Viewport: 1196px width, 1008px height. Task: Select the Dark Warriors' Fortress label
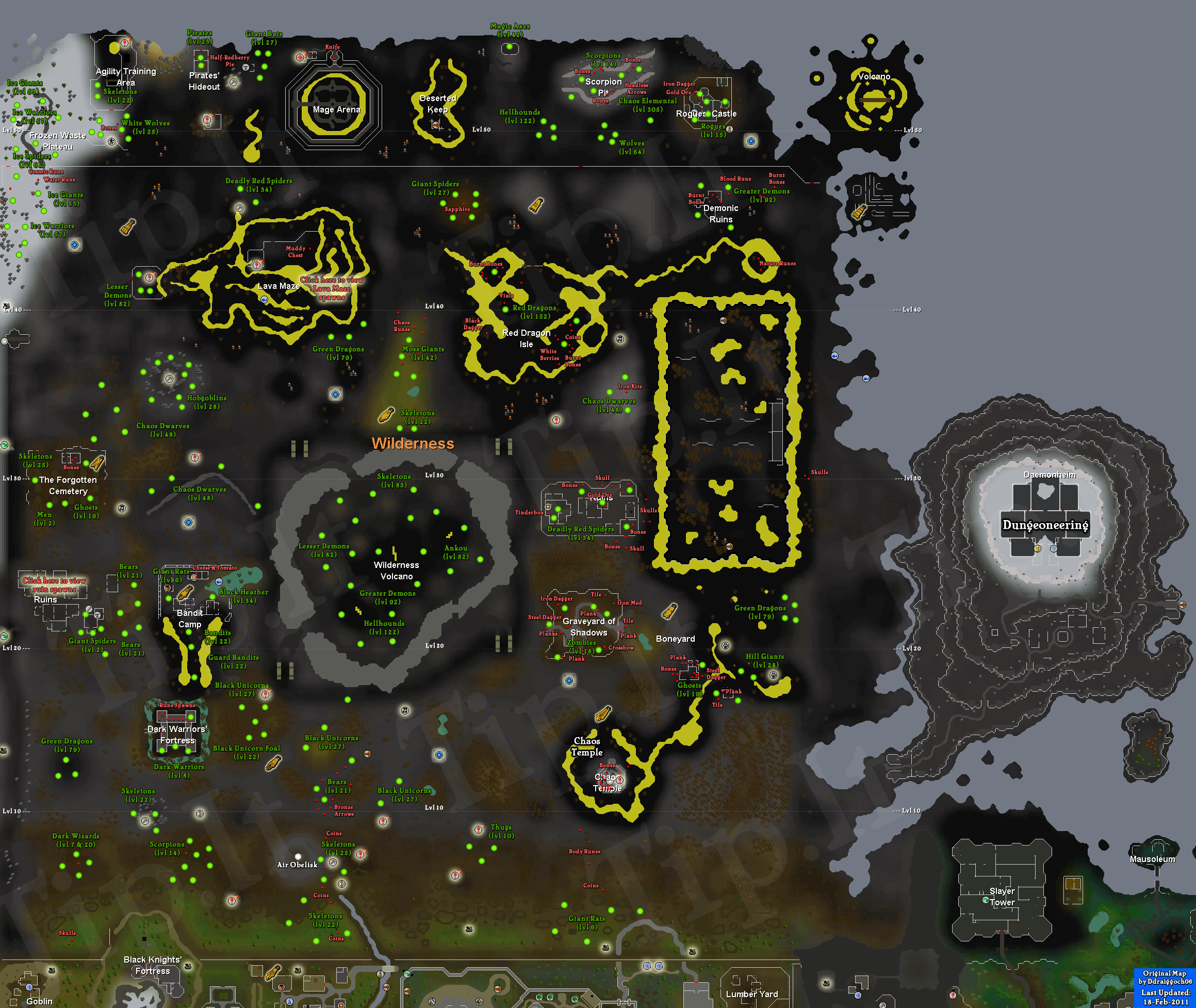pyautogui.click(x=177, y=734)
